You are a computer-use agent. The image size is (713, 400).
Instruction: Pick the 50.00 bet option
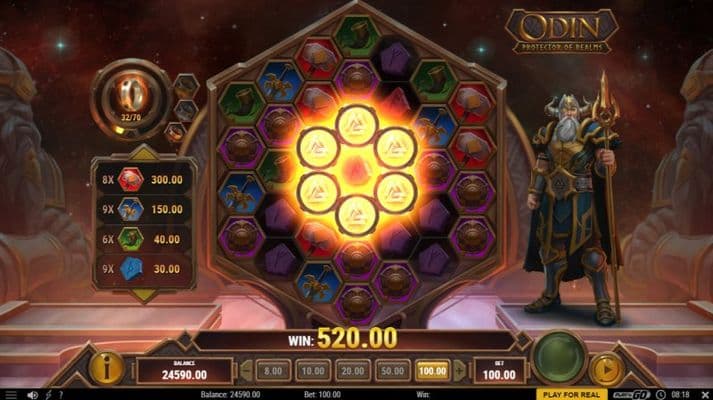point(393,370)
